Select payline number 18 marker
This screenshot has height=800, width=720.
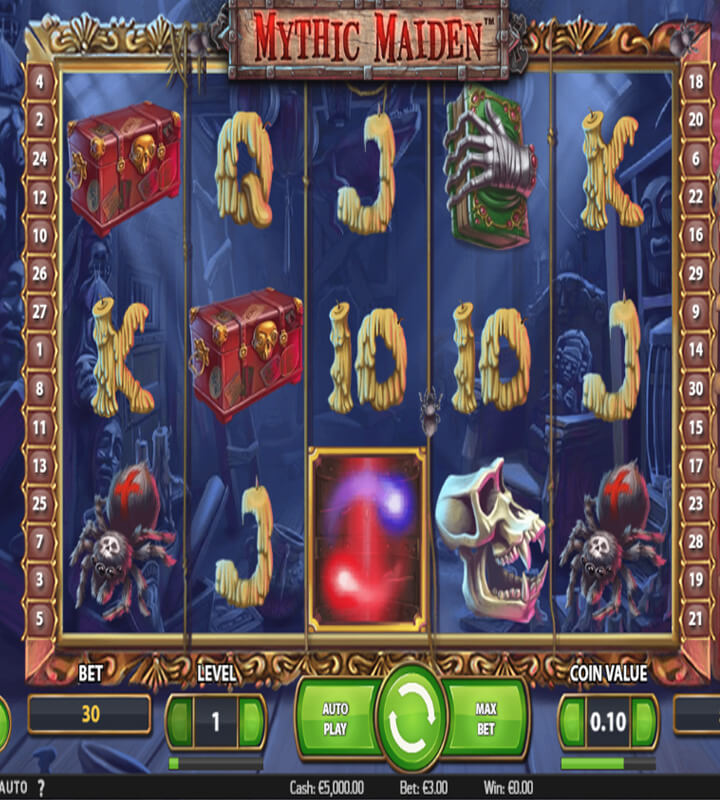click(x=695, y=83)
